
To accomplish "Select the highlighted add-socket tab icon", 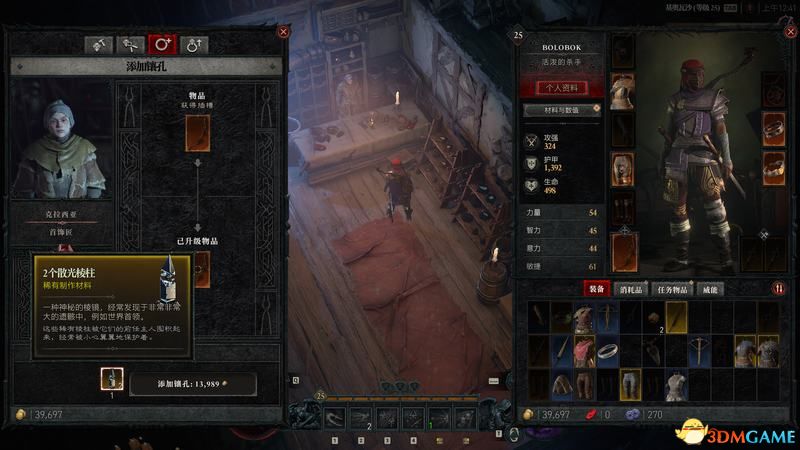I will (161, 44).
